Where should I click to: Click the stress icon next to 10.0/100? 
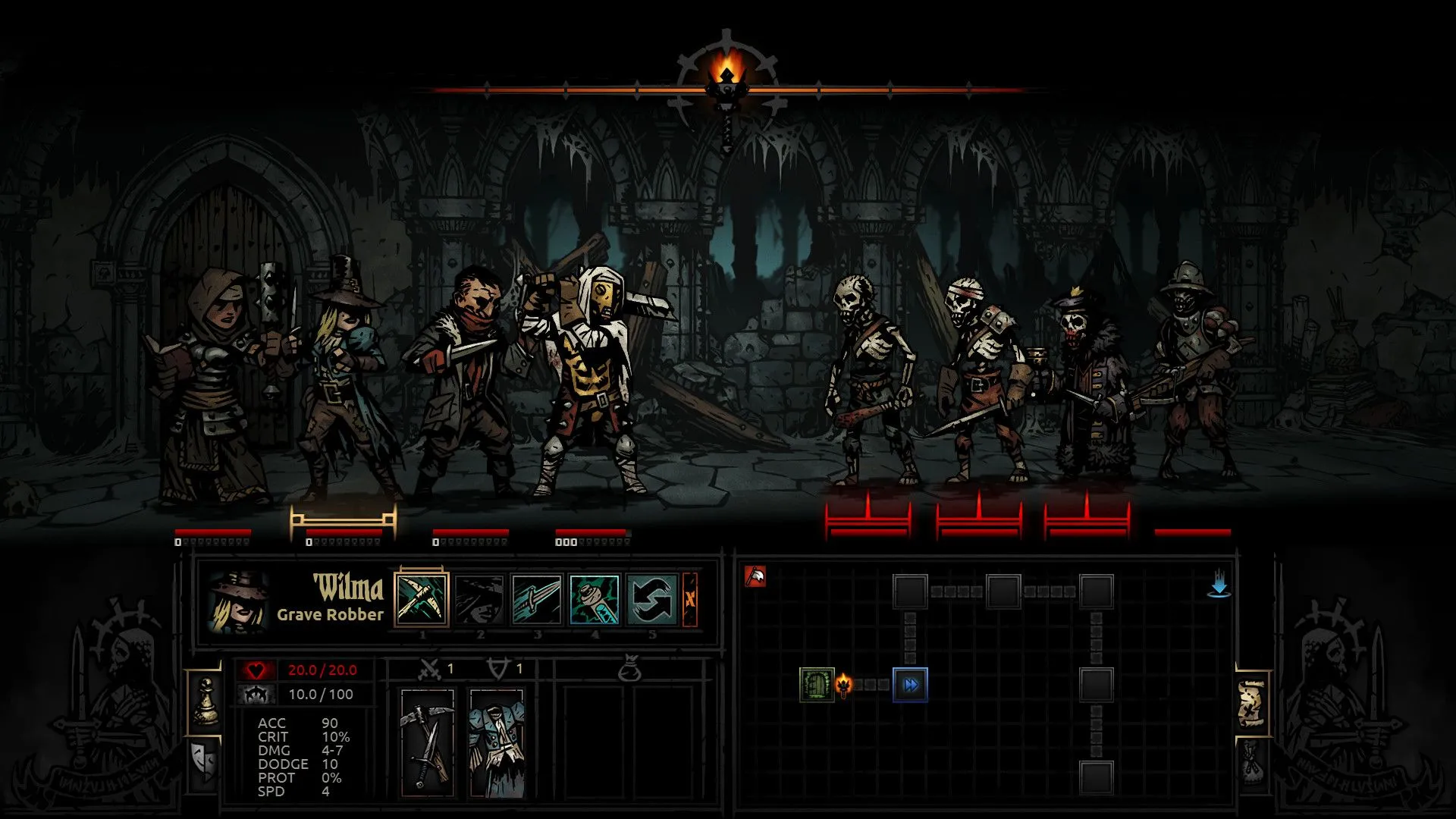[256, 695]
